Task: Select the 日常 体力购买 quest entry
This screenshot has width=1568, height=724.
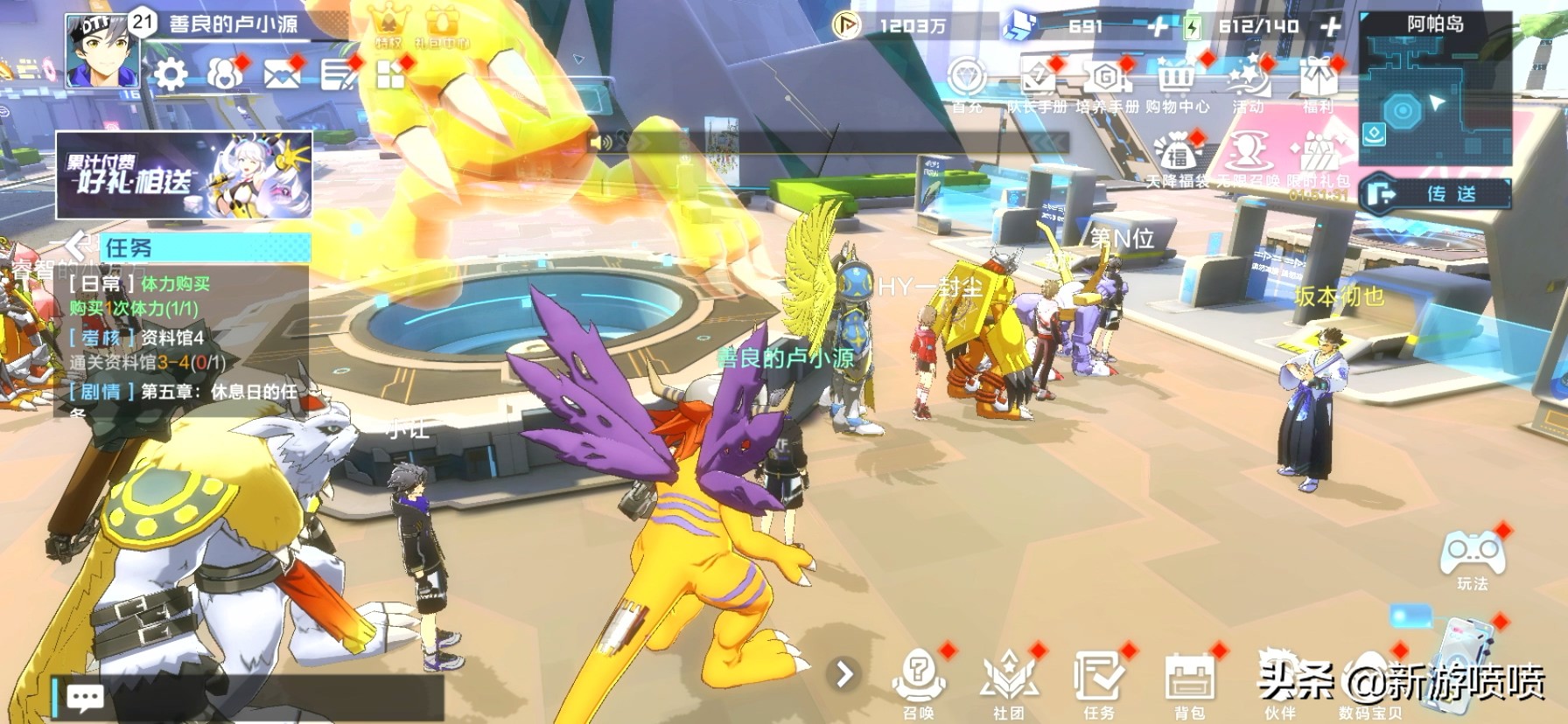Action: click(x=175, y=296)
